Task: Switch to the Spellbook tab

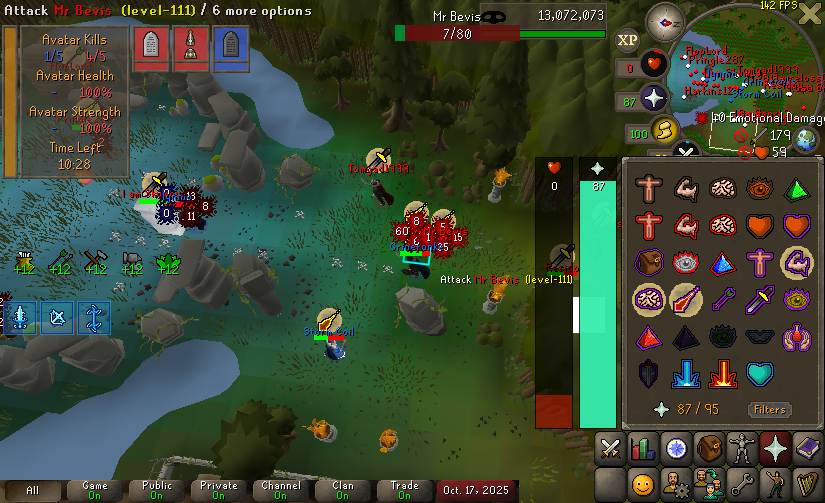Action: click(x=807, y=448)
